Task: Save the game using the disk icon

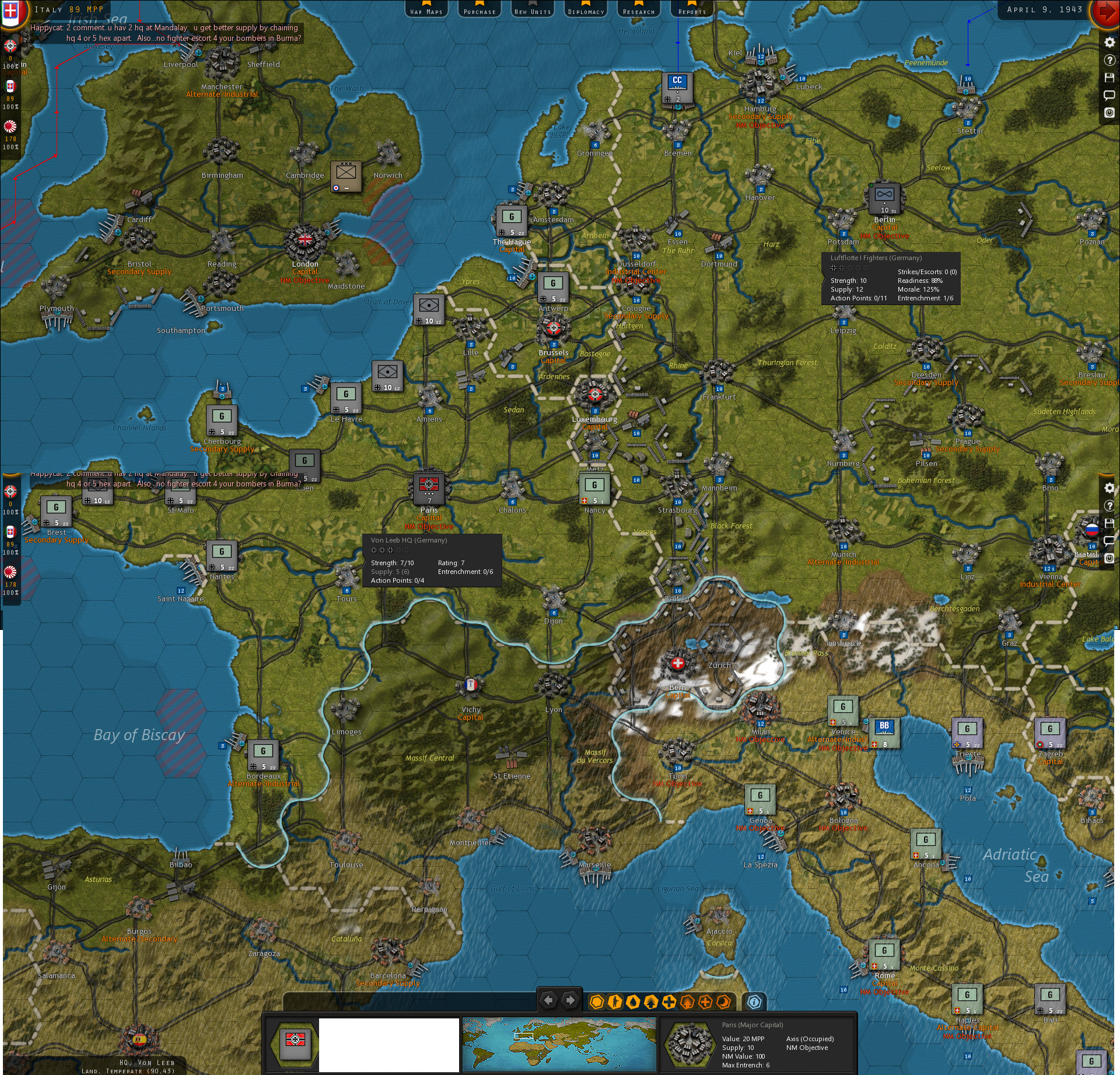Action: point(1109,78)
